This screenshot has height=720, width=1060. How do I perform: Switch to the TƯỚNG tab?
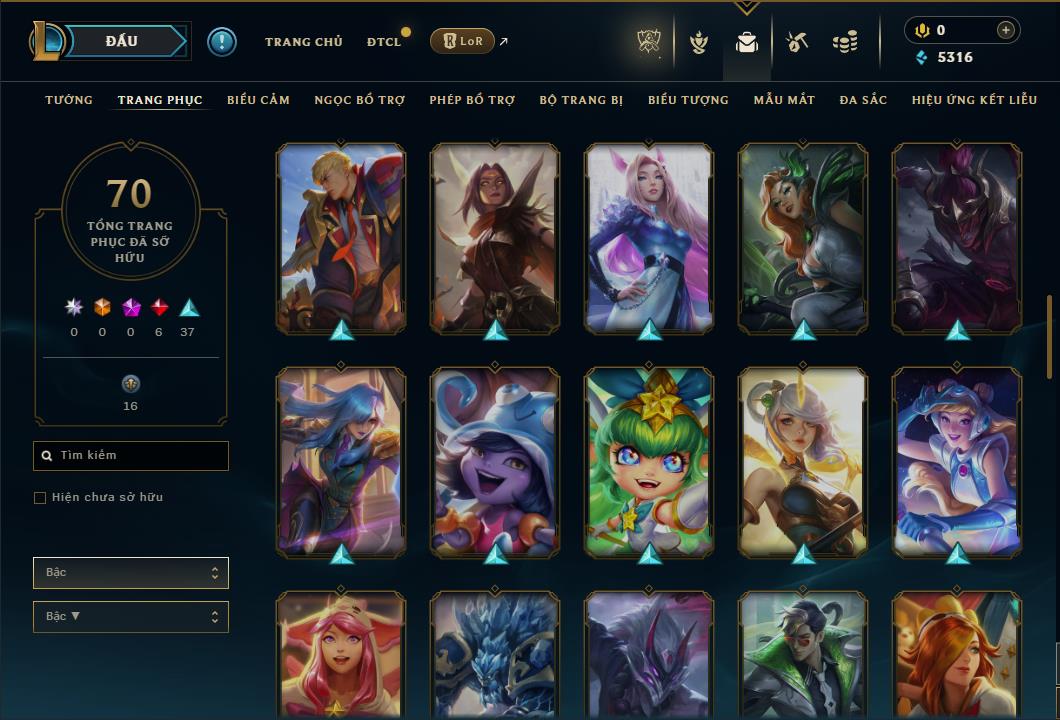[69, 100]
